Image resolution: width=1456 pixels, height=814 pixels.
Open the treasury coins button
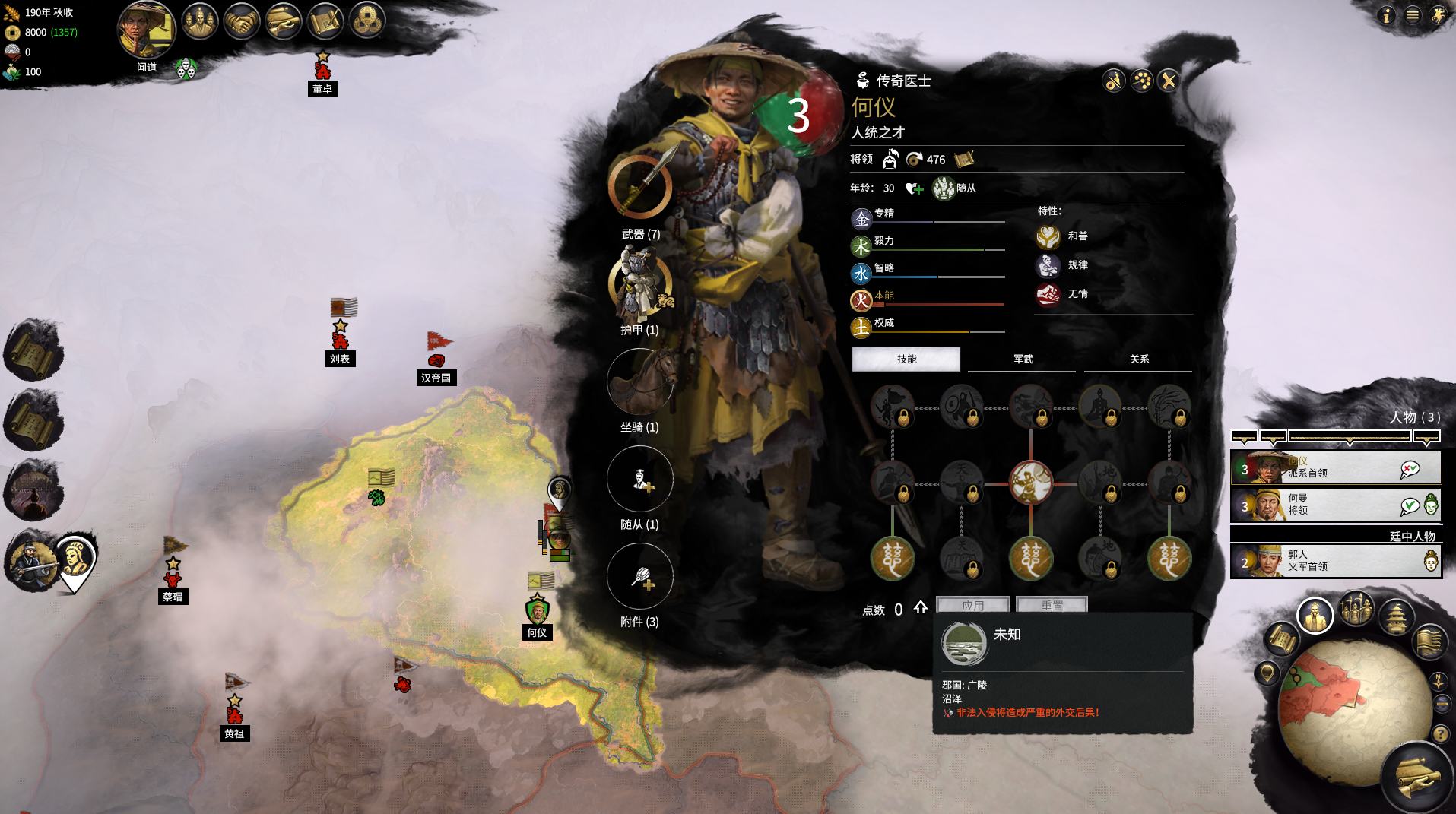[367, 22]
